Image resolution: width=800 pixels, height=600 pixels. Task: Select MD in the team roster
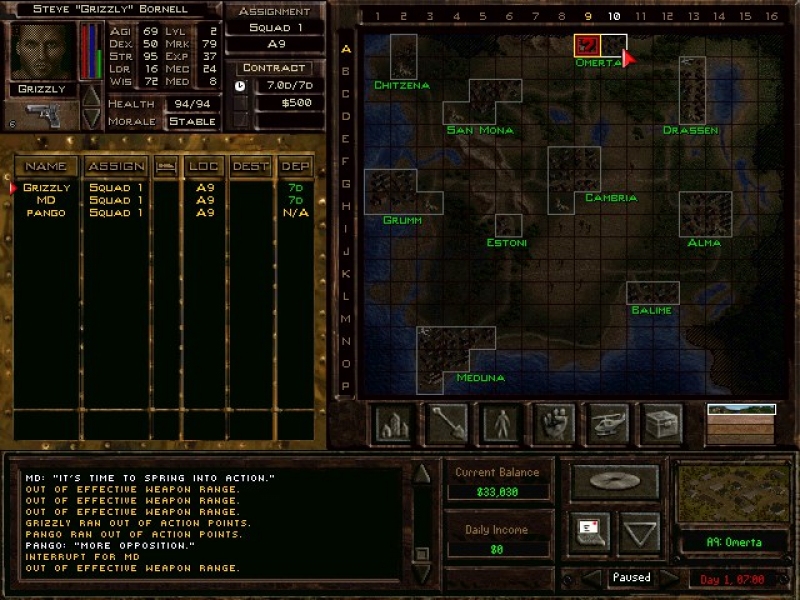47,200
